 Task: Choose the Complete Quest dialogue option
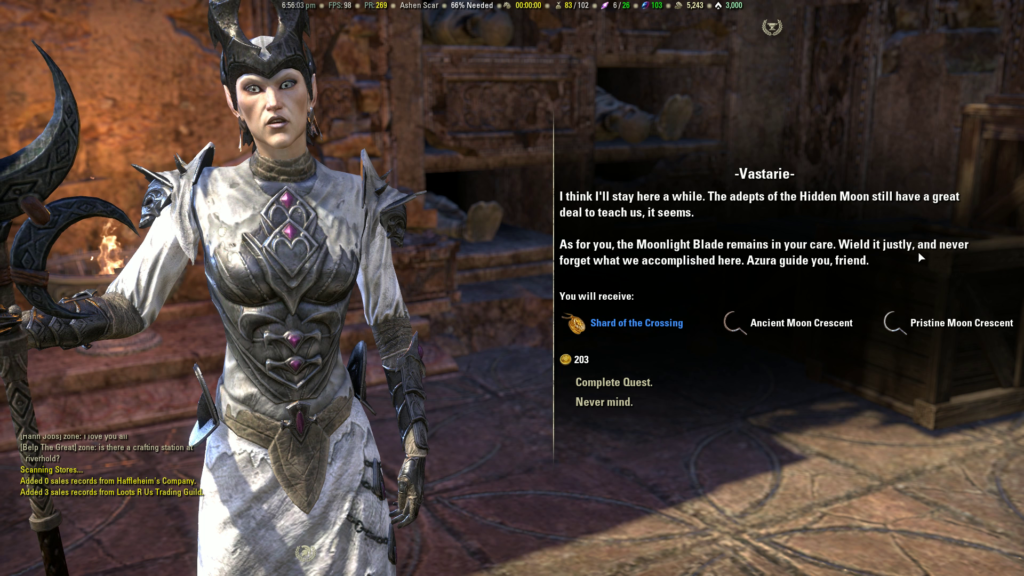point(613,382)
